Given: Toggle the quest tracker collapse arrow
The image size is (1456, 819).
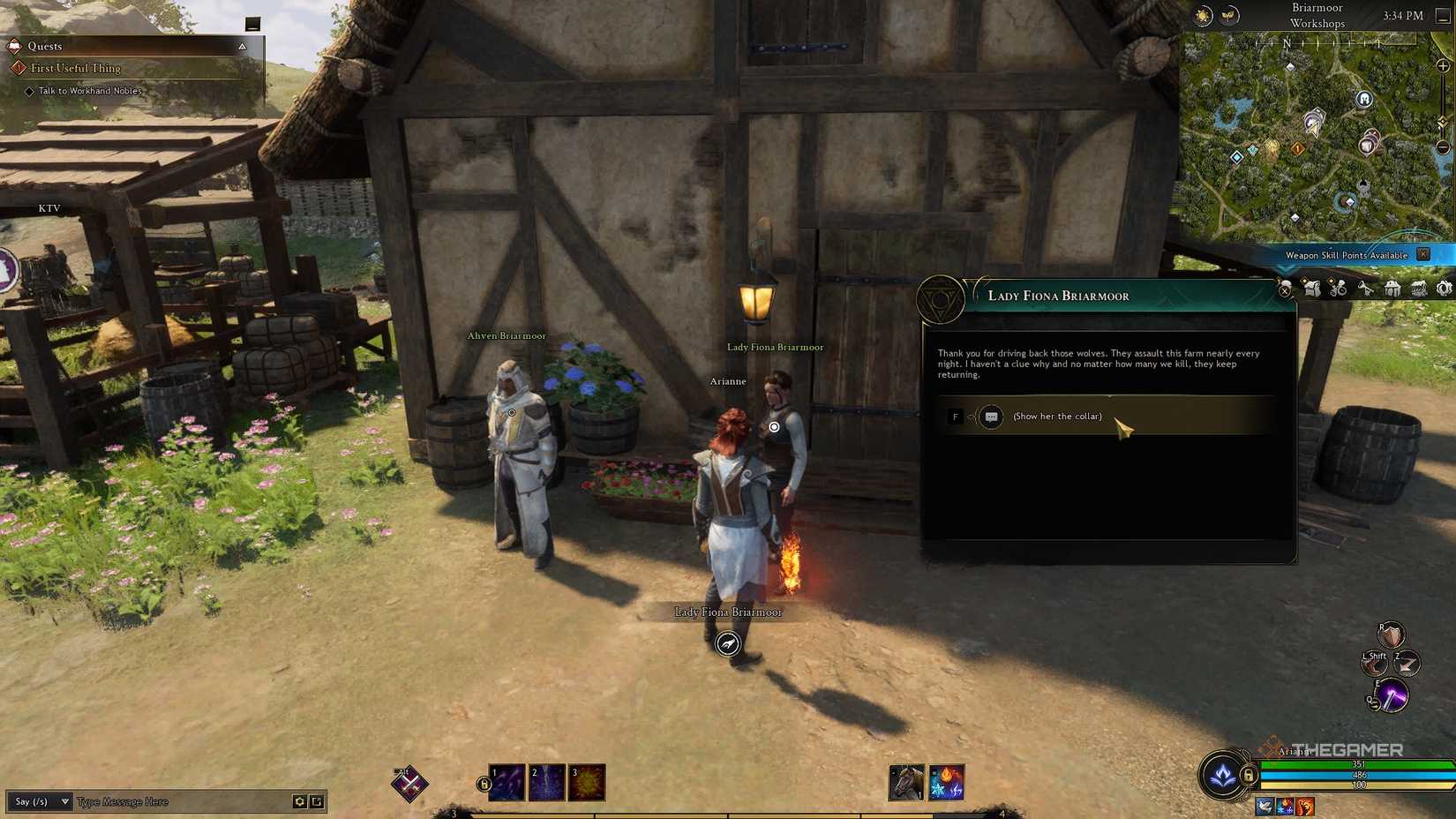Looking at the screenshot, I should 243,45.
